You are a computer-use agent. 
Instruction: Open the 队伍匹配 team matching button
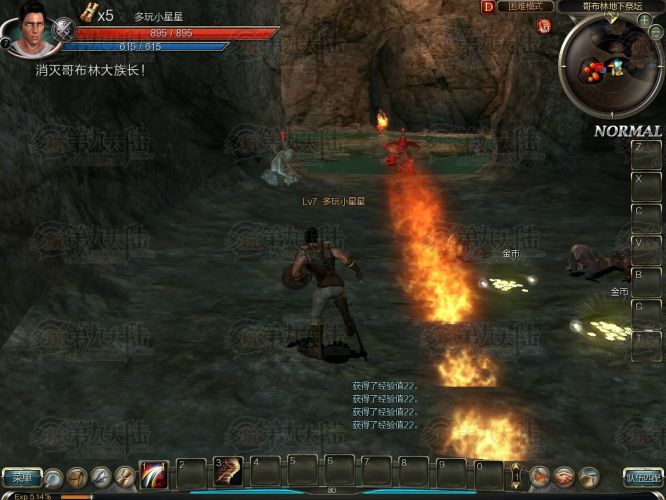pyautogui.click(x=643, y=477)
